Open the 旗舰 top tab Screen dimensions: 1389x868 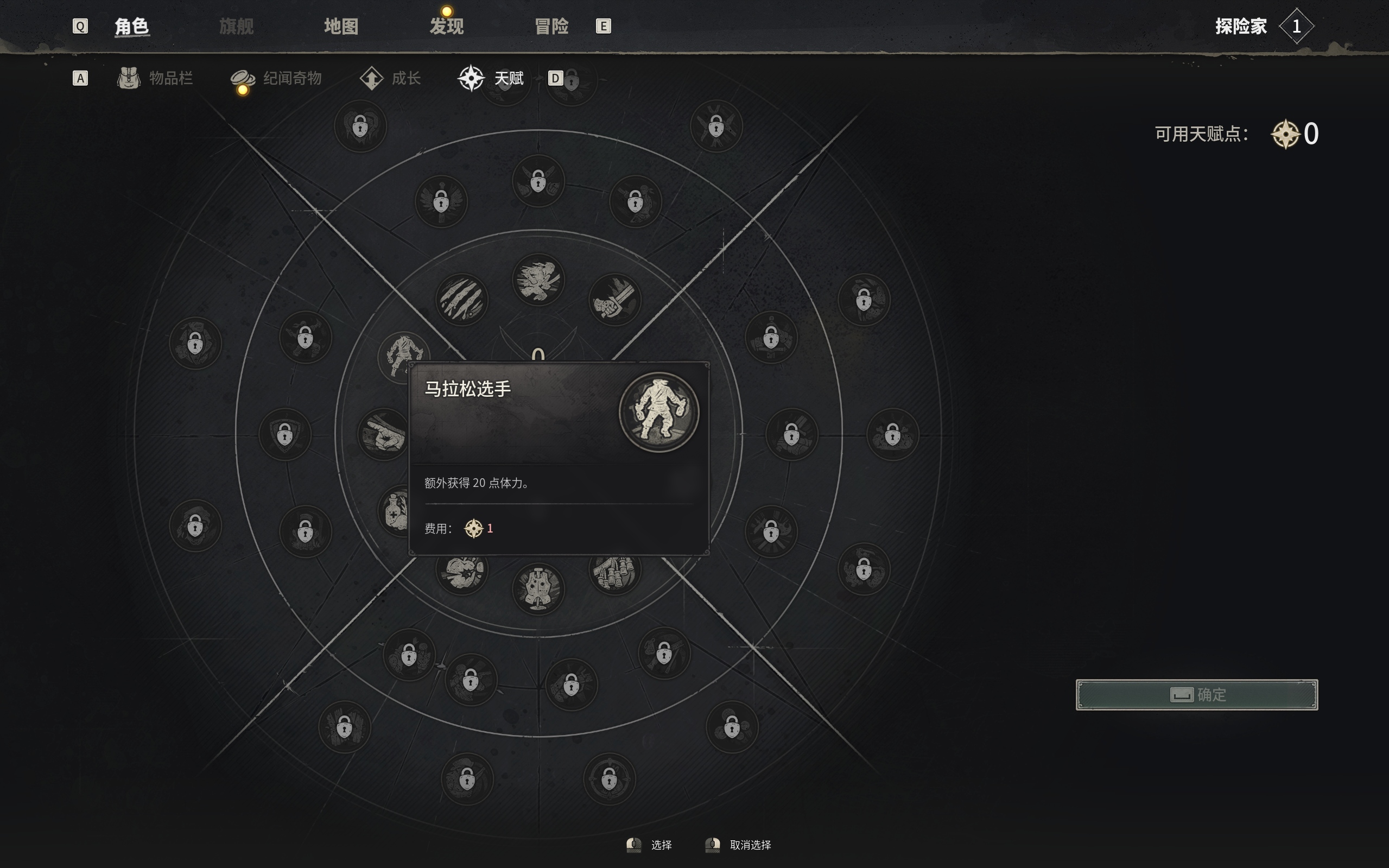pos(236,27)
